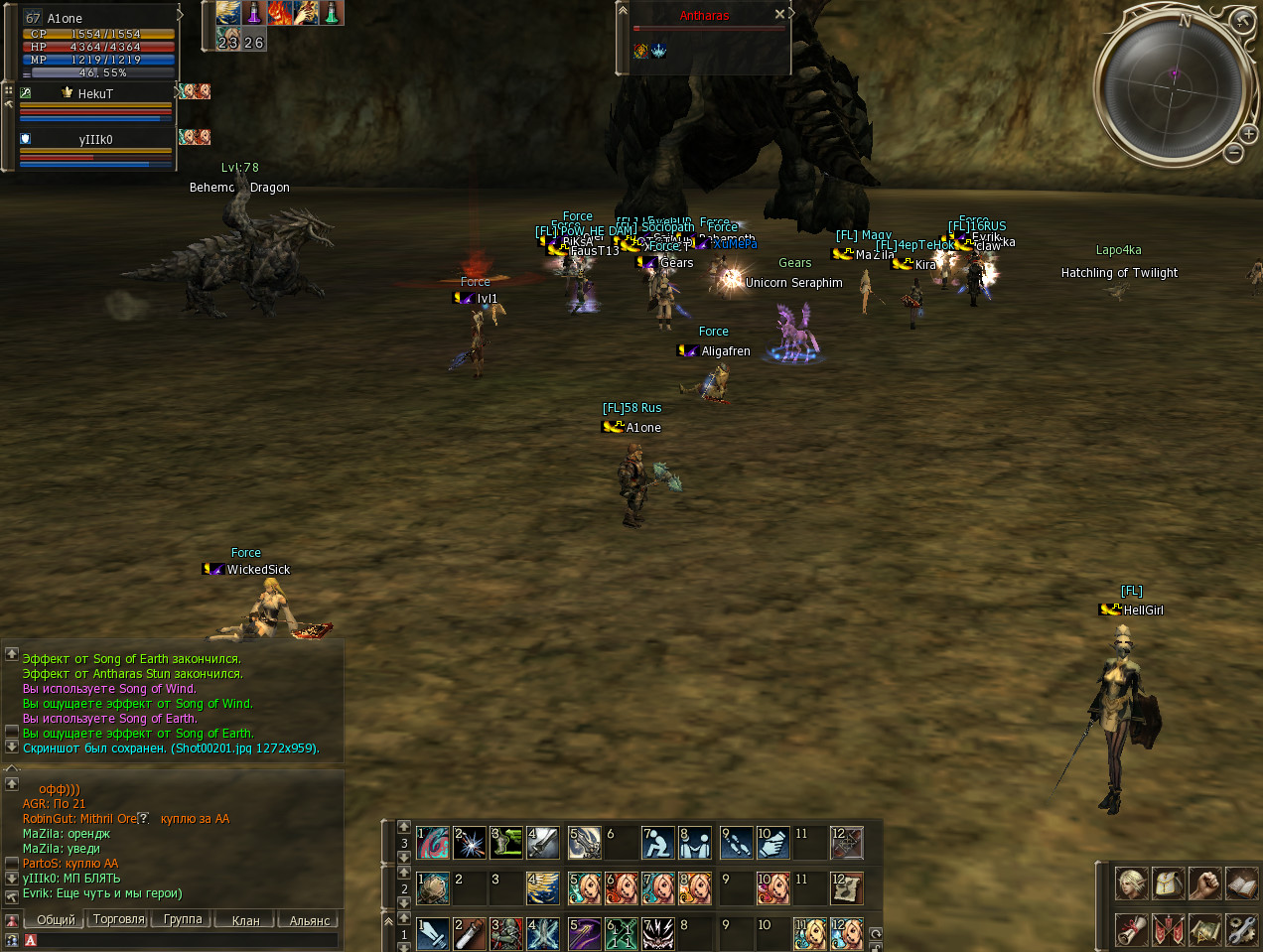Open the world map icon

(x=1205, y=929)
